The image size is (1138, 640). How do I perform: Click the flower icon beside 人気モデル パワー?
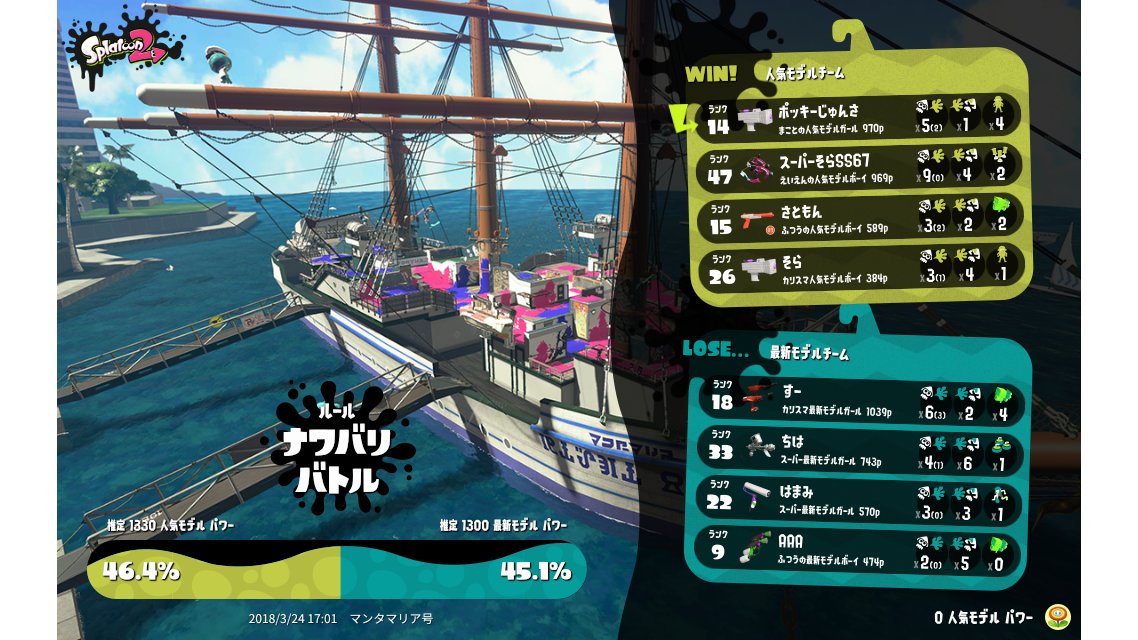[x=1056, y=617]
